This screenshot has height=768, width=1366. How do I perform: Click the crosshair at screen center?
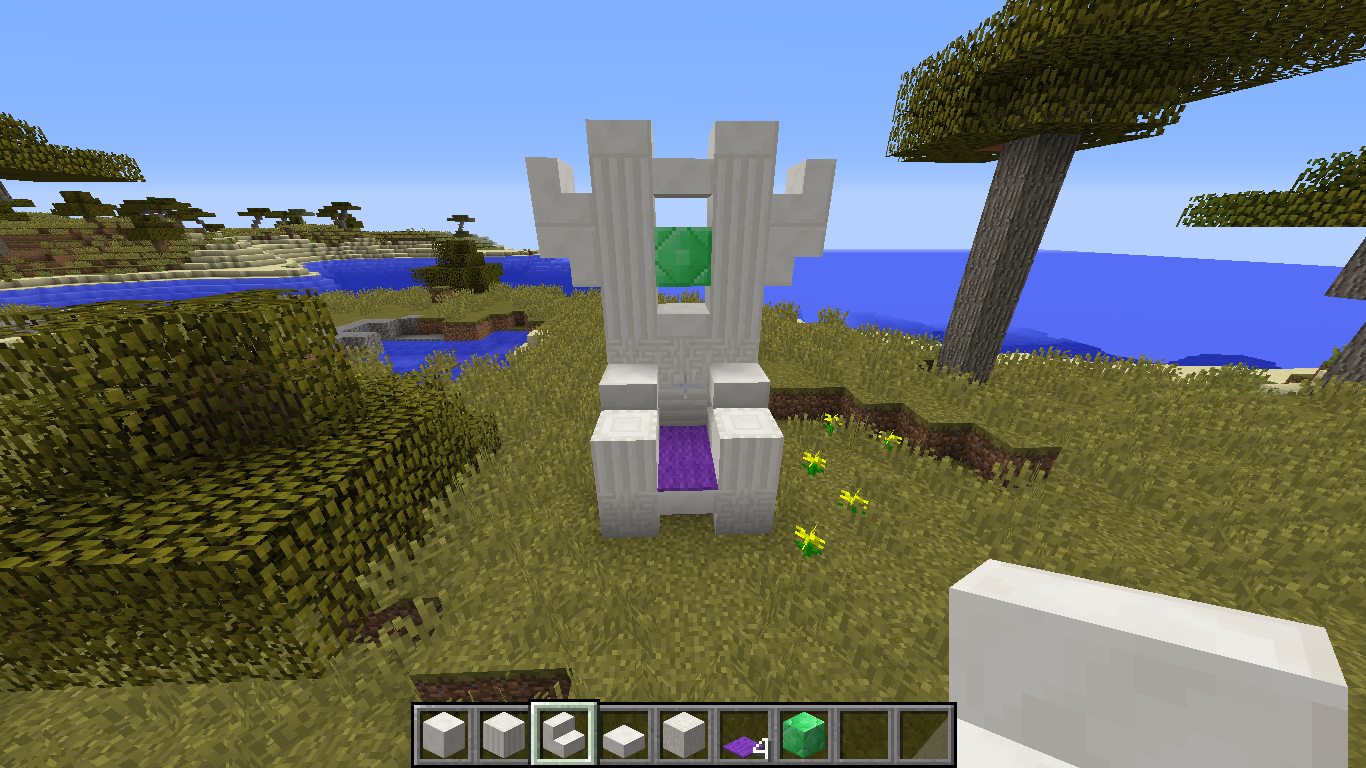[x=683, y=384]
